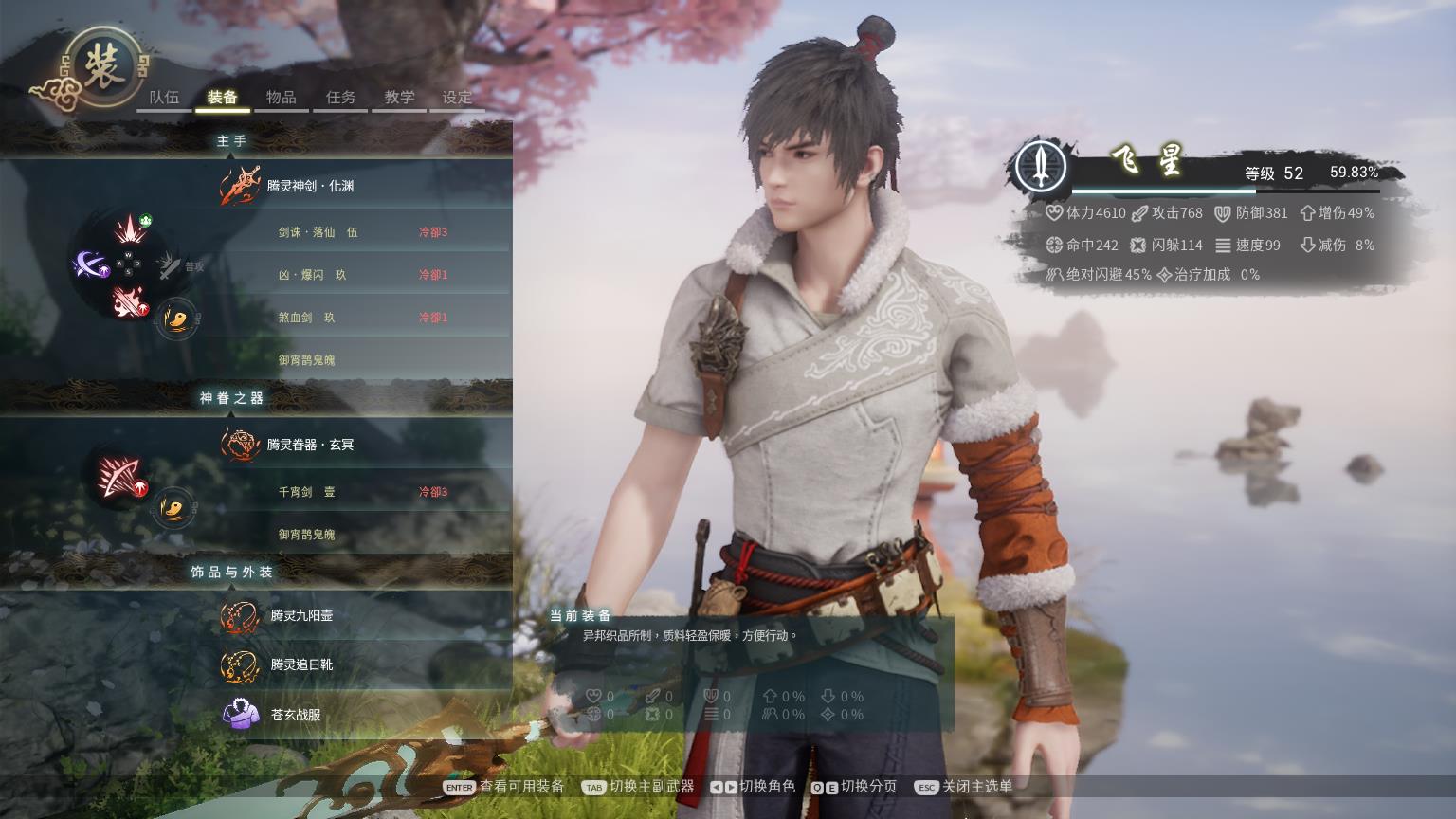Choose the 苍玄战服 outfit slot
1456x819 pixels.
point(296,715)
